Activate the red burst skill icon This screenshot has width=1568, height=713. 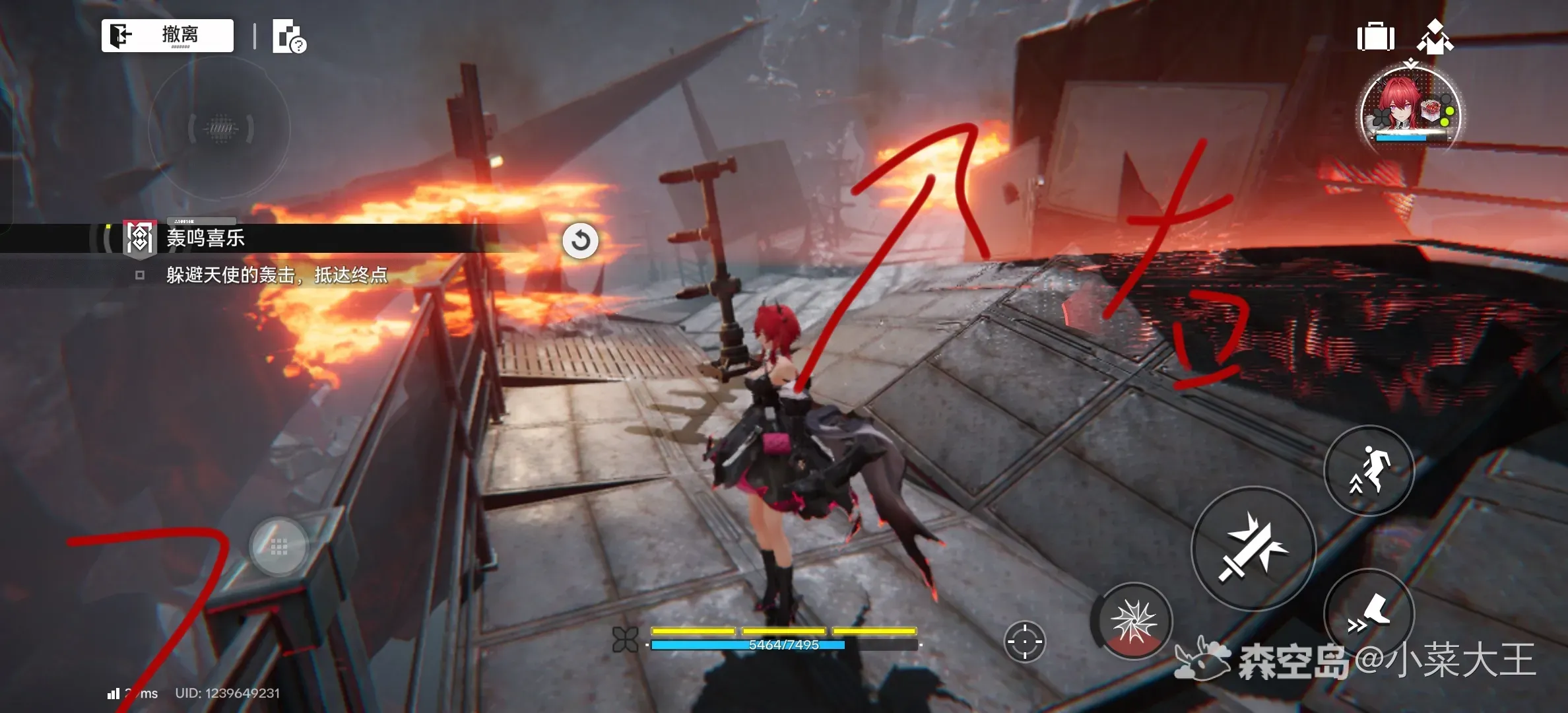pos(1133,621)
